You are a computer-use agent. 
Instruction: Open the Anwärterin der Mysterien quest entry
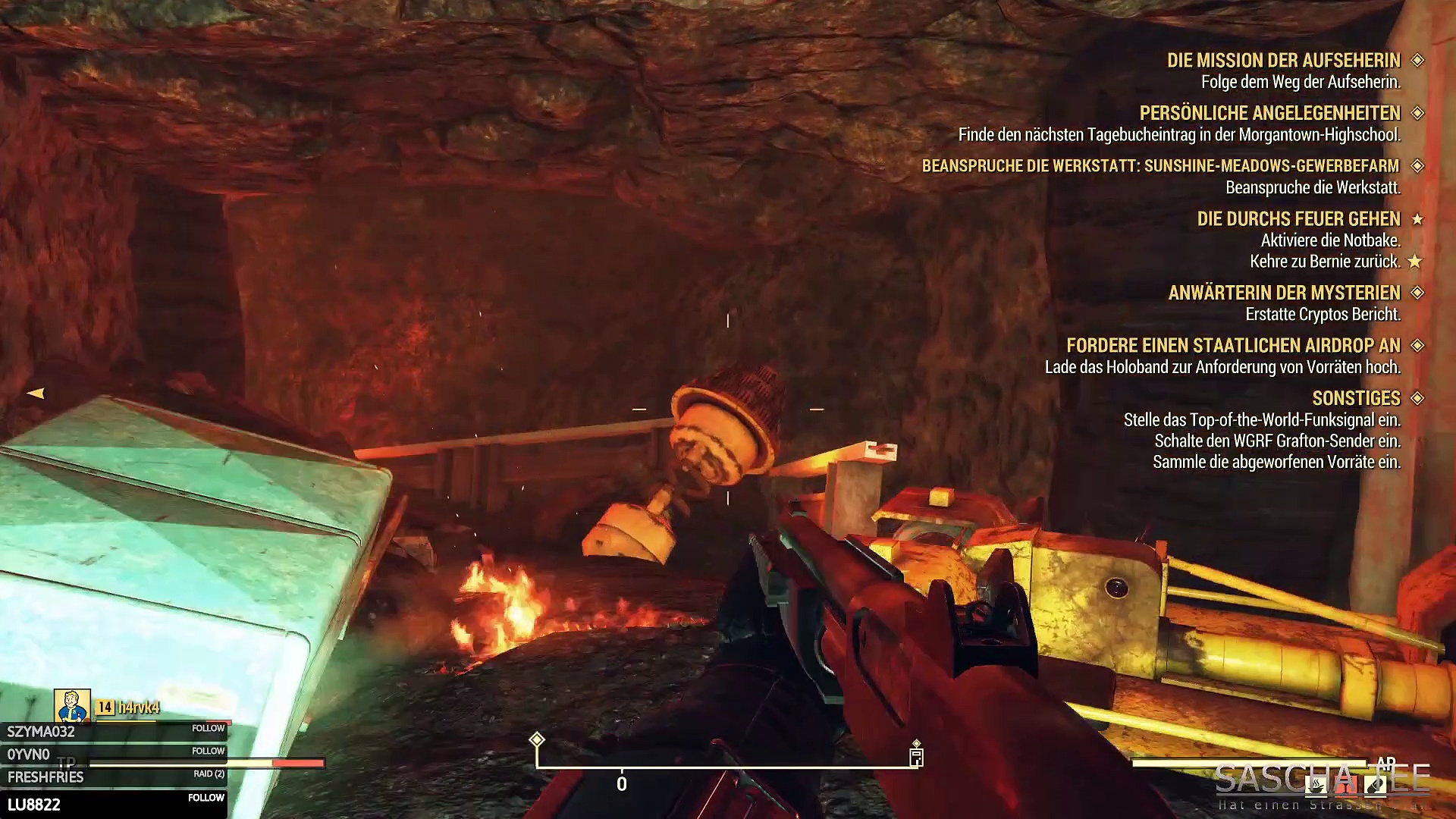tap(1284, 293)
